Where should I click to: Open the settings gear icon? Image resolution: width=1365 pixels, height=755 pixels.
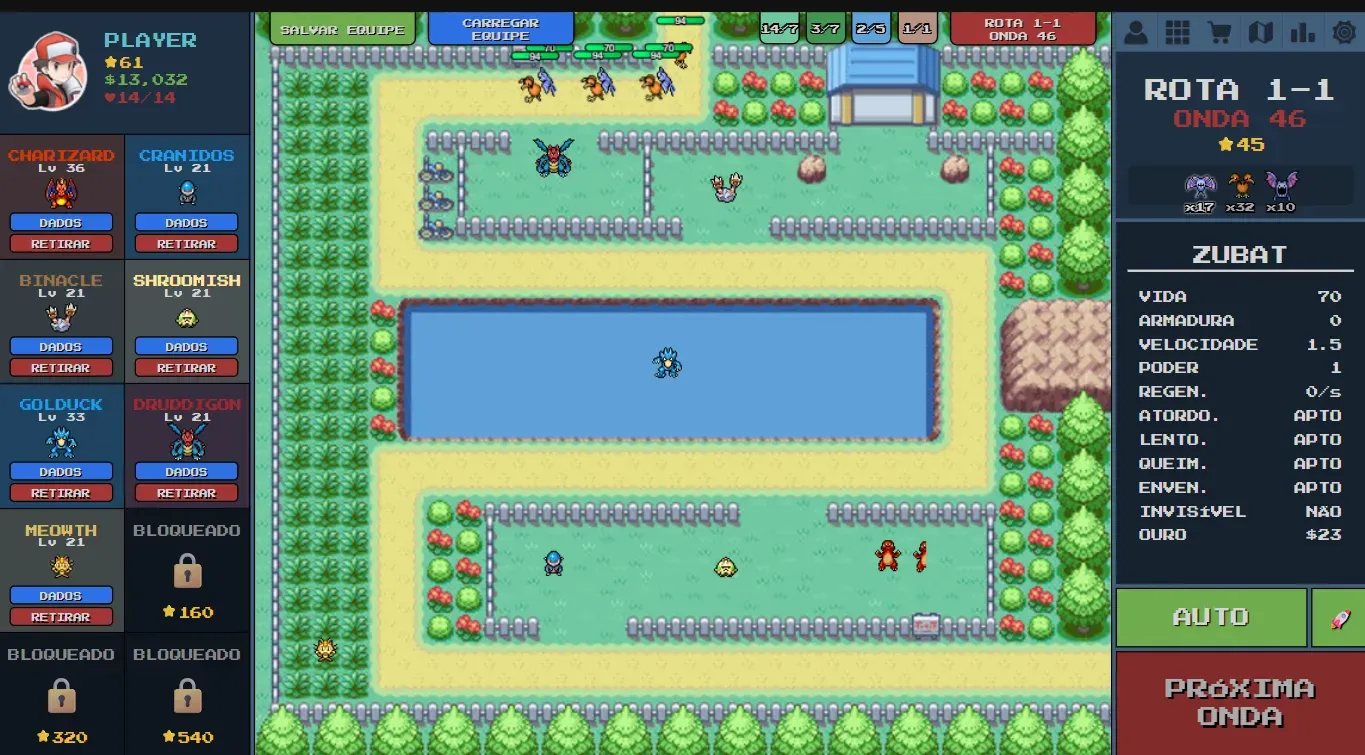(1345, 31)
